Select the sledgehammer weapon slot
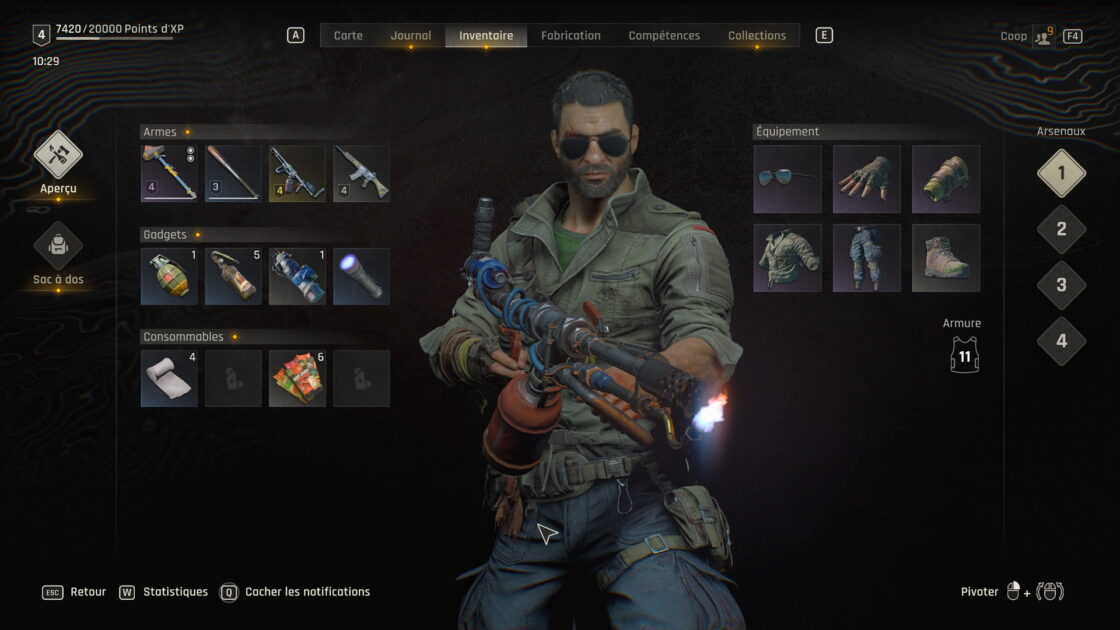The width and height of the screenshot is (1120, 630). coord(169,174)
